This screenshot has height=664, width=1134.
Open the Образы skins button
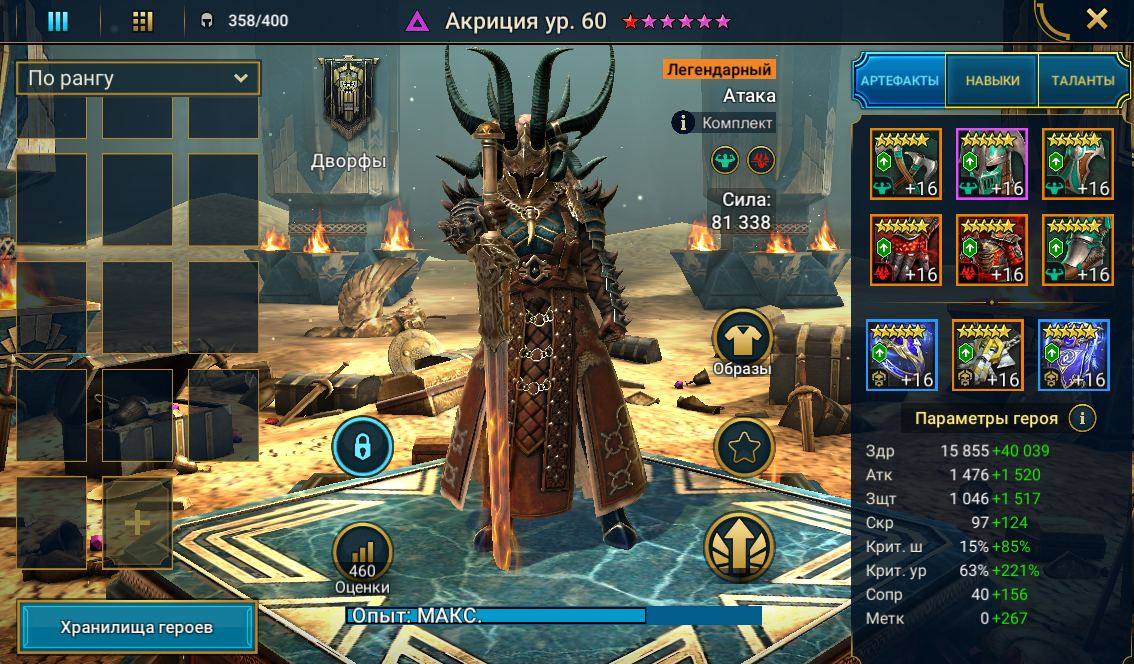click(742, 340)
